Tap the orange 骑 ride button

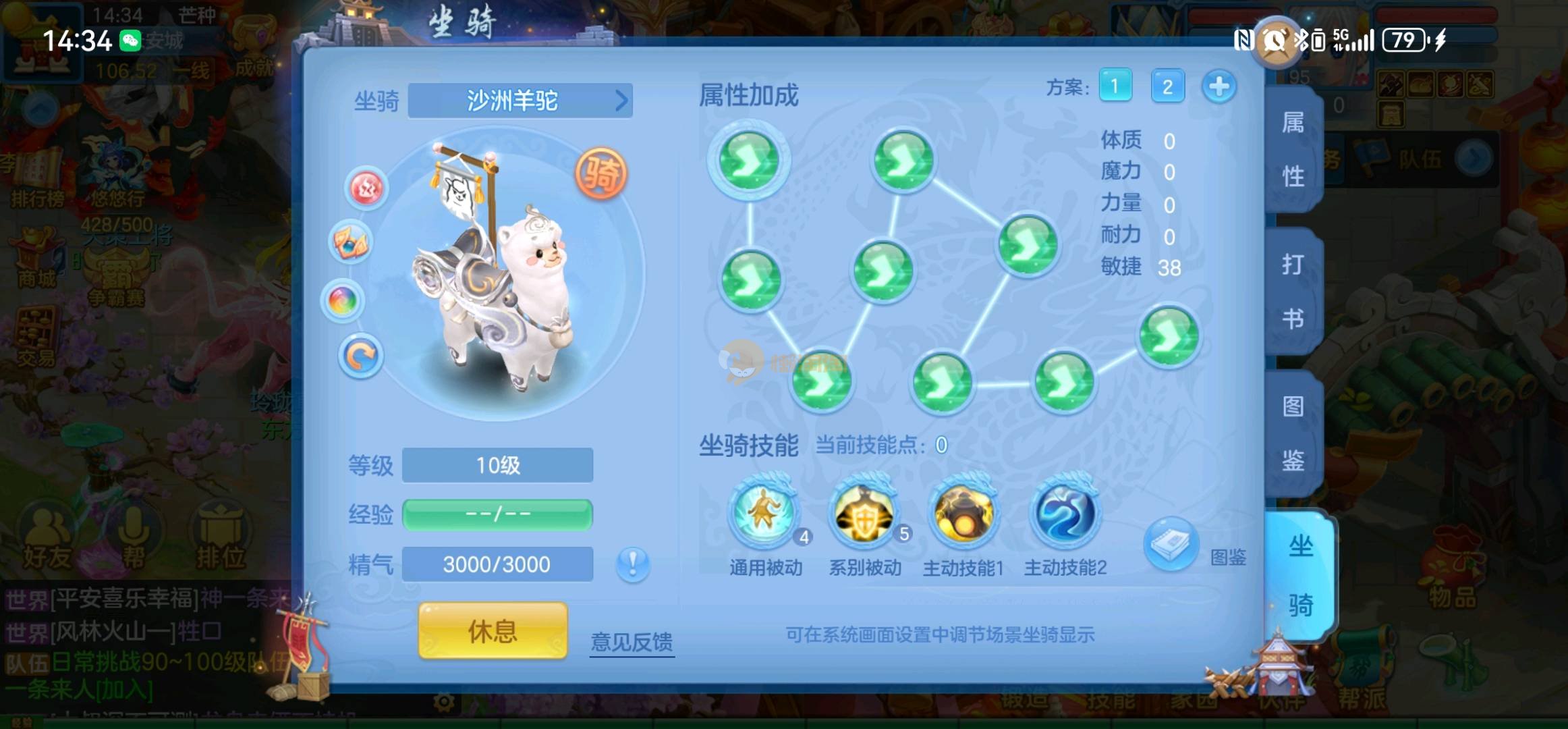[x=600, y=173]
